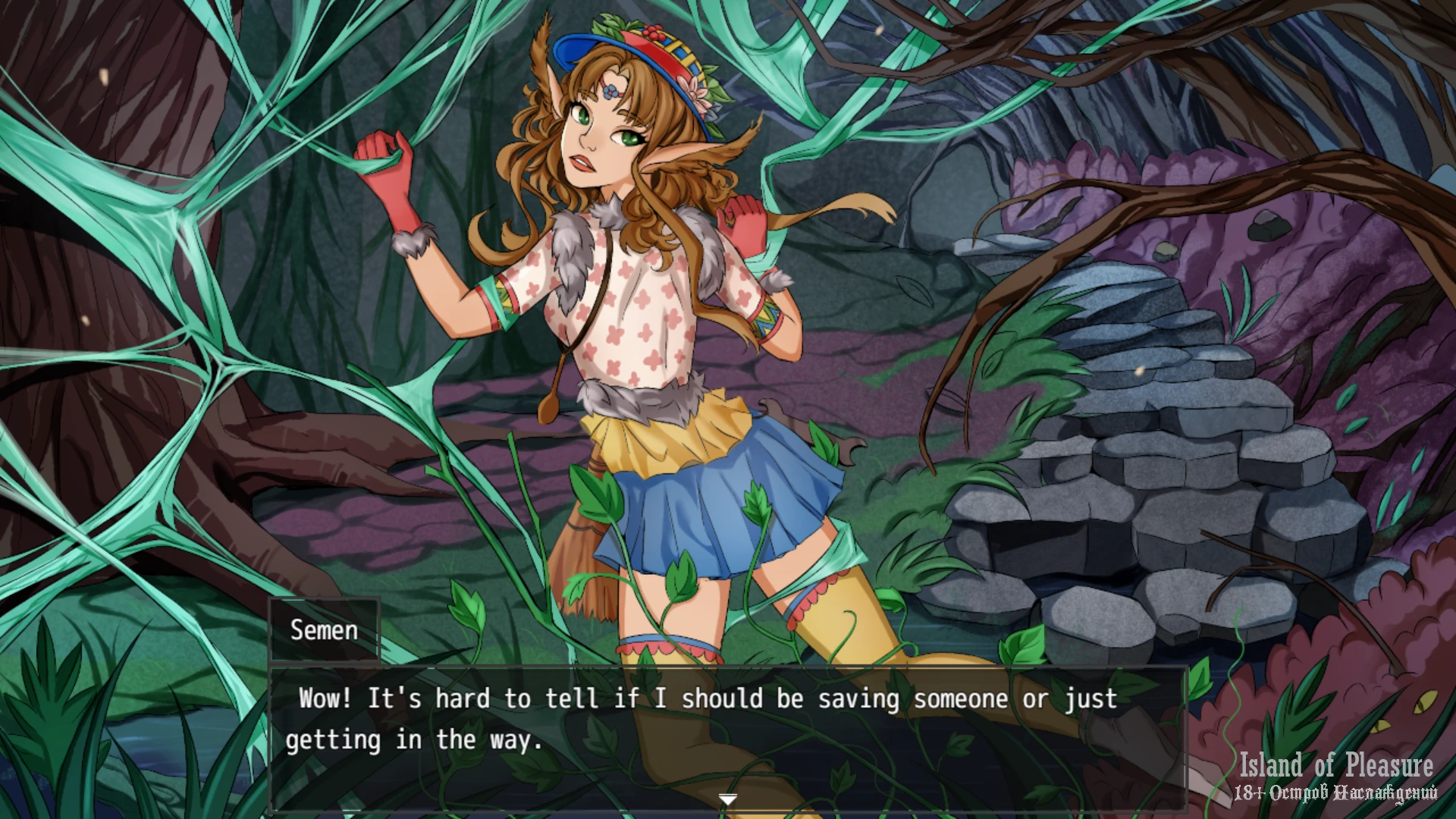Advance dialogue with the white arrow indicator
The height and width of the screenshot is (819, 1456).
pyautogui.click(x=728, y=799)
